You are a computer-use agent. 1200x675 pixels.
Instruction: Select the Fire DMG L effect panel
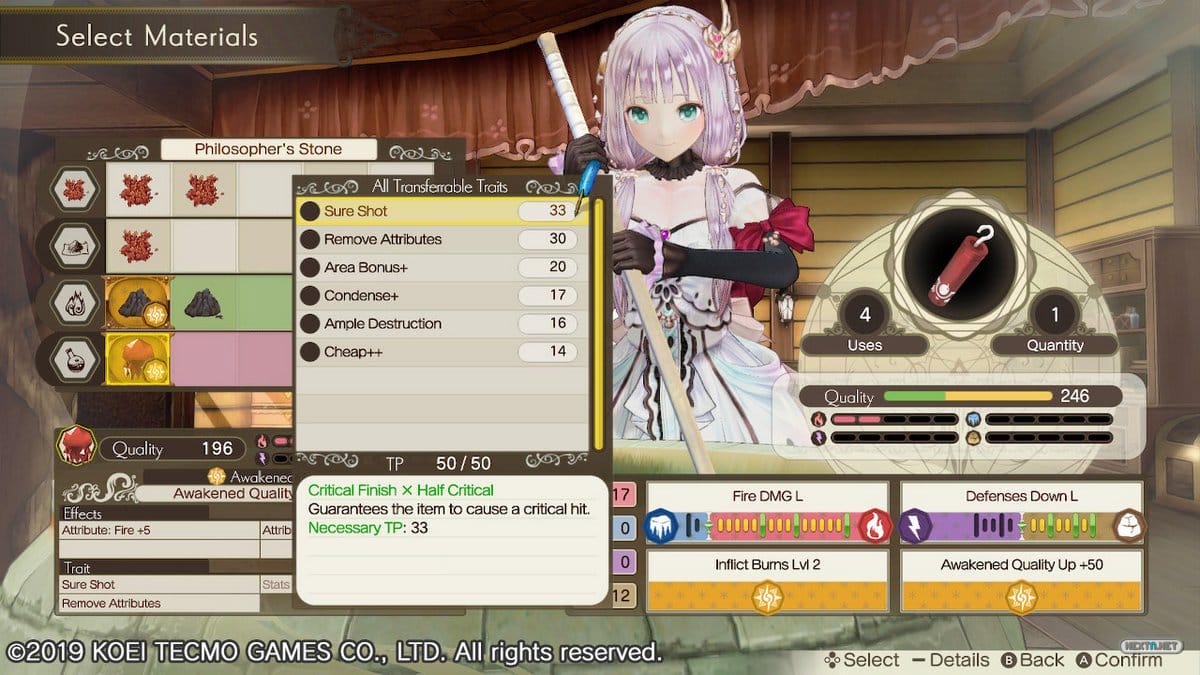(768, 513)
